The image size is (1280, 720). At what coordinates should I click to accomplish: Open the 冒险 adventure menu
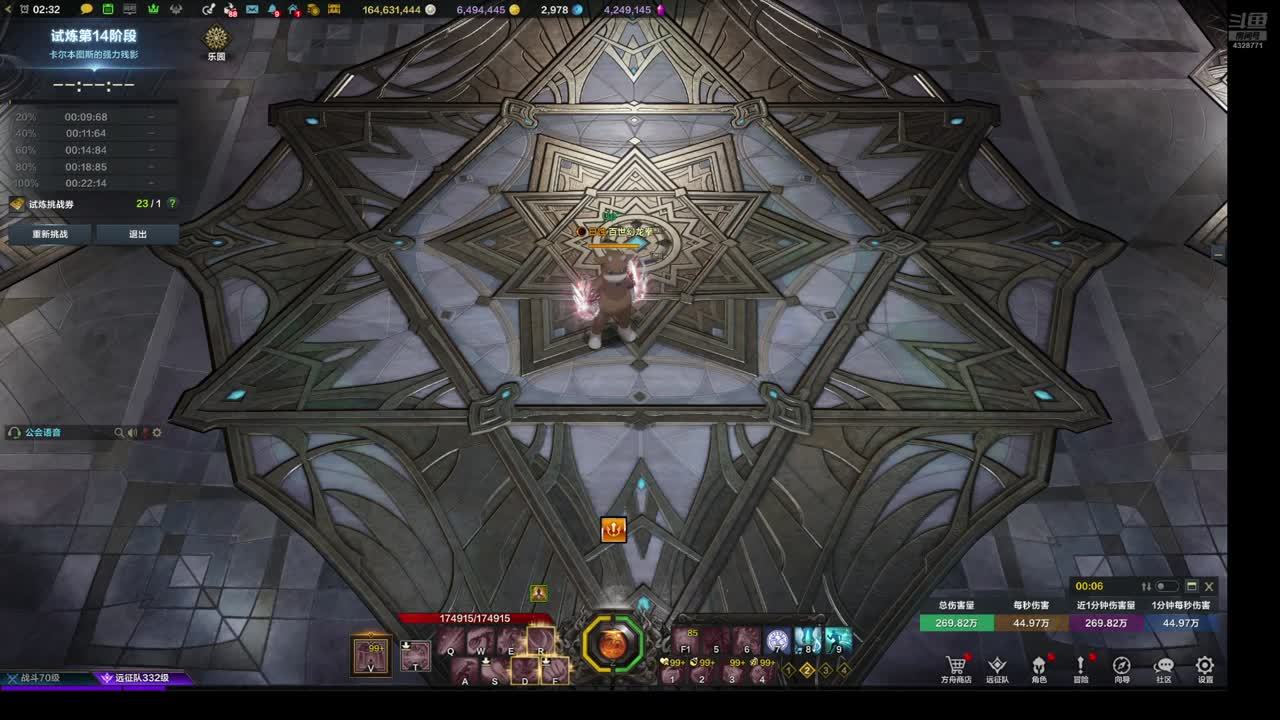[1081, 667]
